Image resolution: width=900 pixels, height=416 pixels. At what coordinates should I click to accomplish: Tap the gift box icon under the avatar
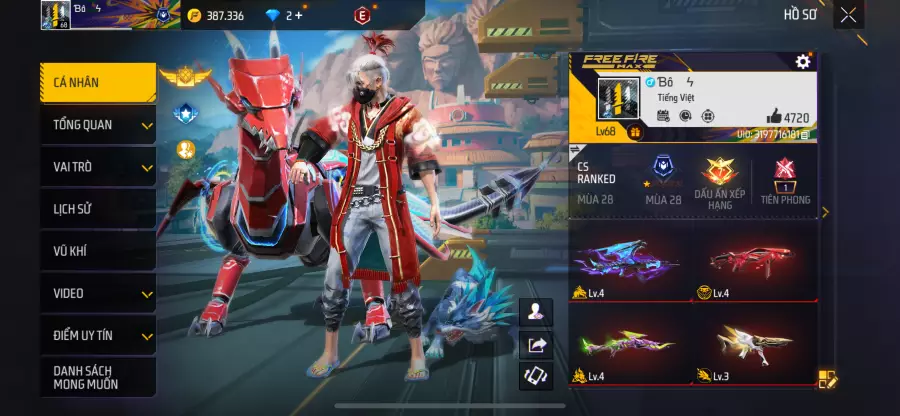634,131
